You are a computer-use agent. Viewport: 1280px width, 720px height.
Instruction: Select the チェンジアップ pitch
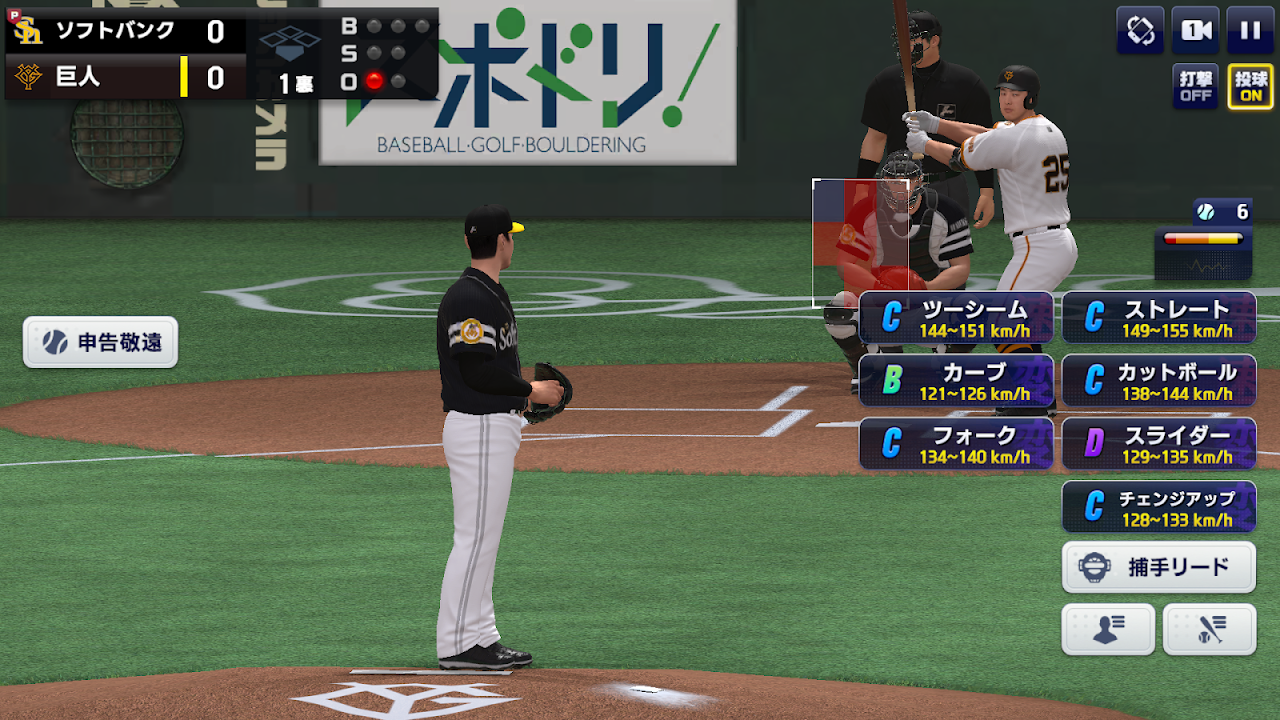coord(1158,507)
